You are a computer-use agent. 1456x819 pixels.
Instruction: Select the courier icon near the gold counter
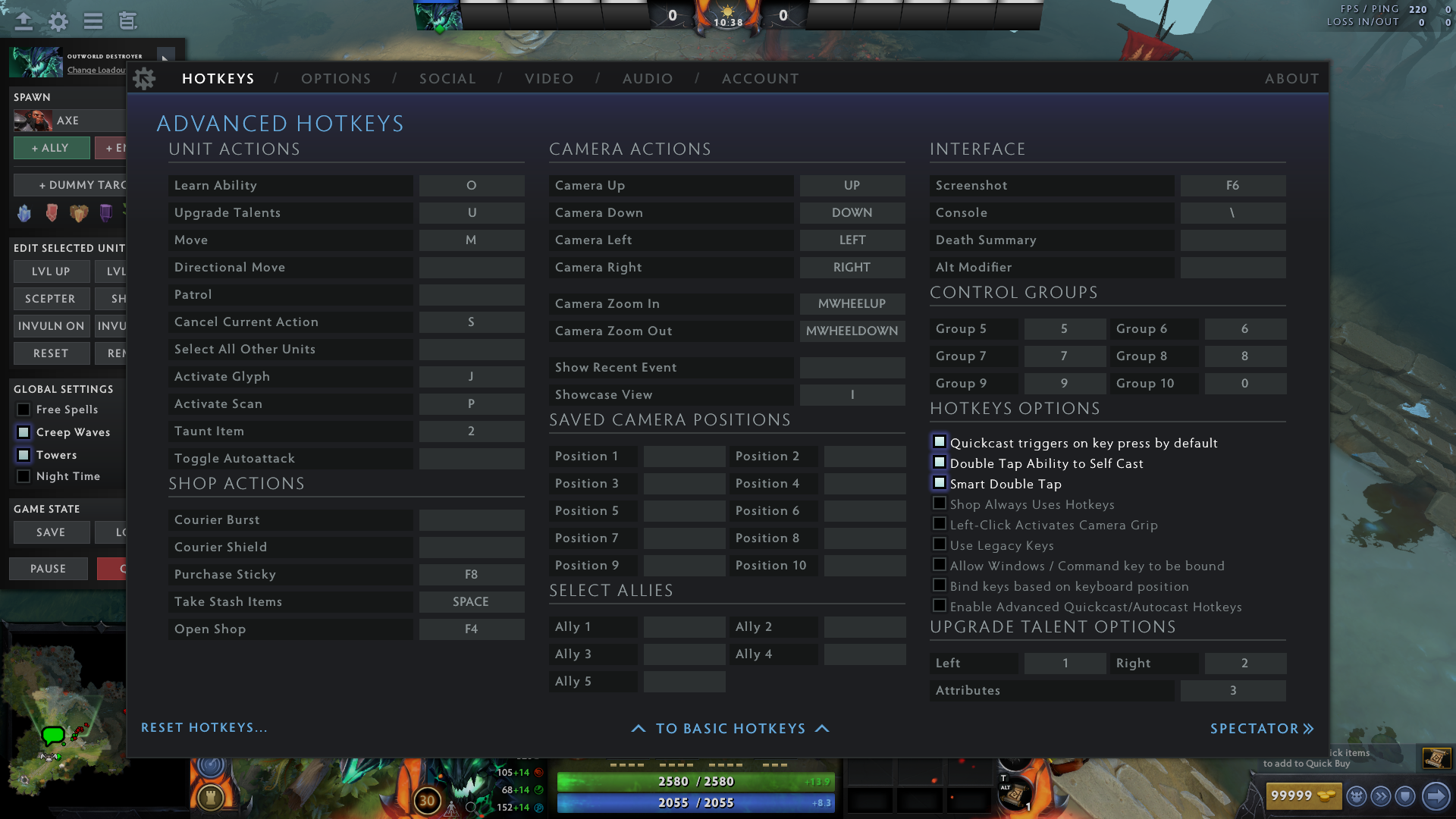coord(1356,795)
